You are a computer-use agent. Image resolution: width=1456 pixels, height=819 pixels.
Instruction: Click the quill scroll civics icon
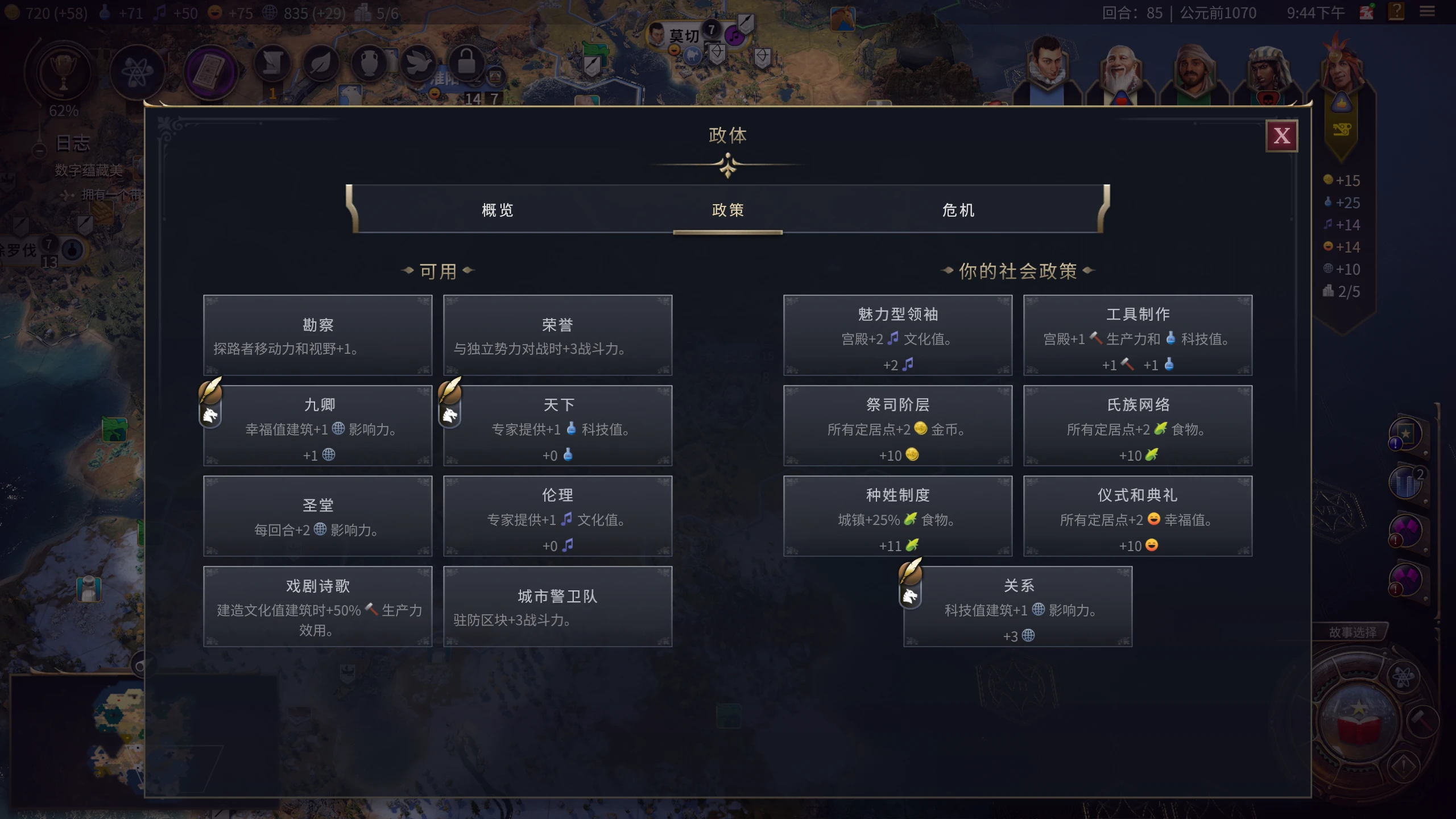coord(273,64)
